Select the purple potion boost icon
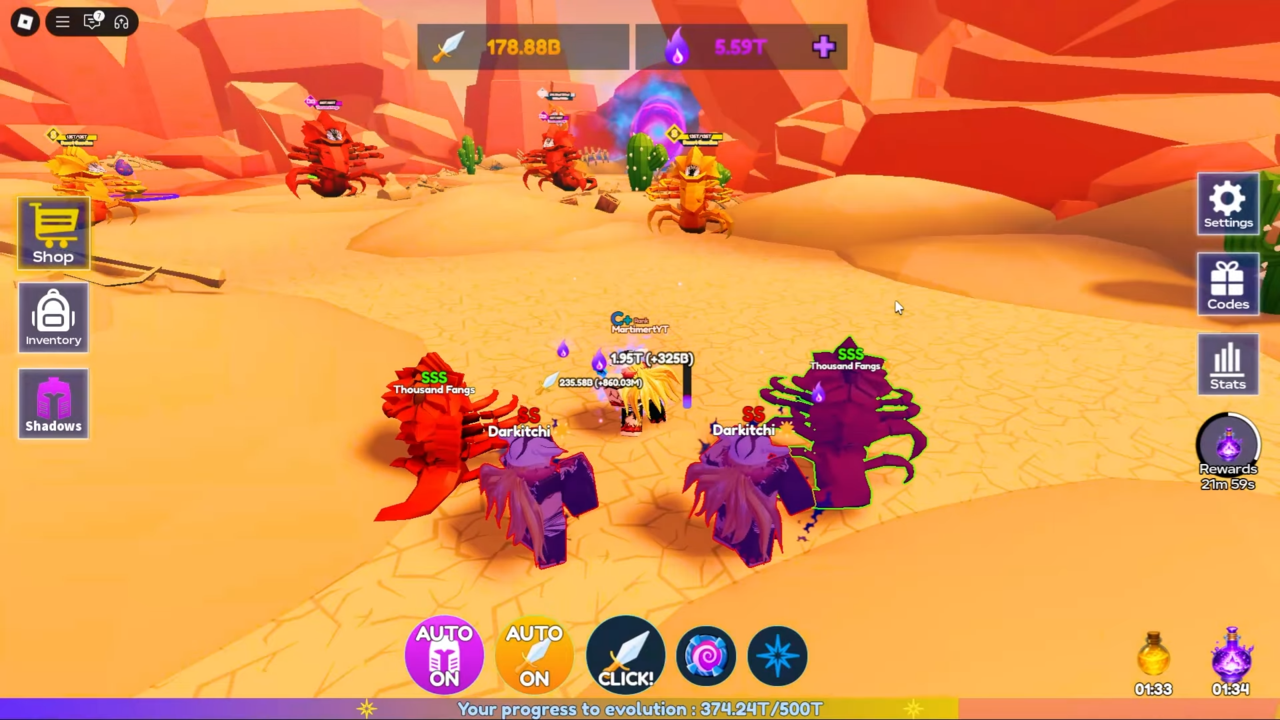This screenshot has height=720, width=1280. [1231, 656]
